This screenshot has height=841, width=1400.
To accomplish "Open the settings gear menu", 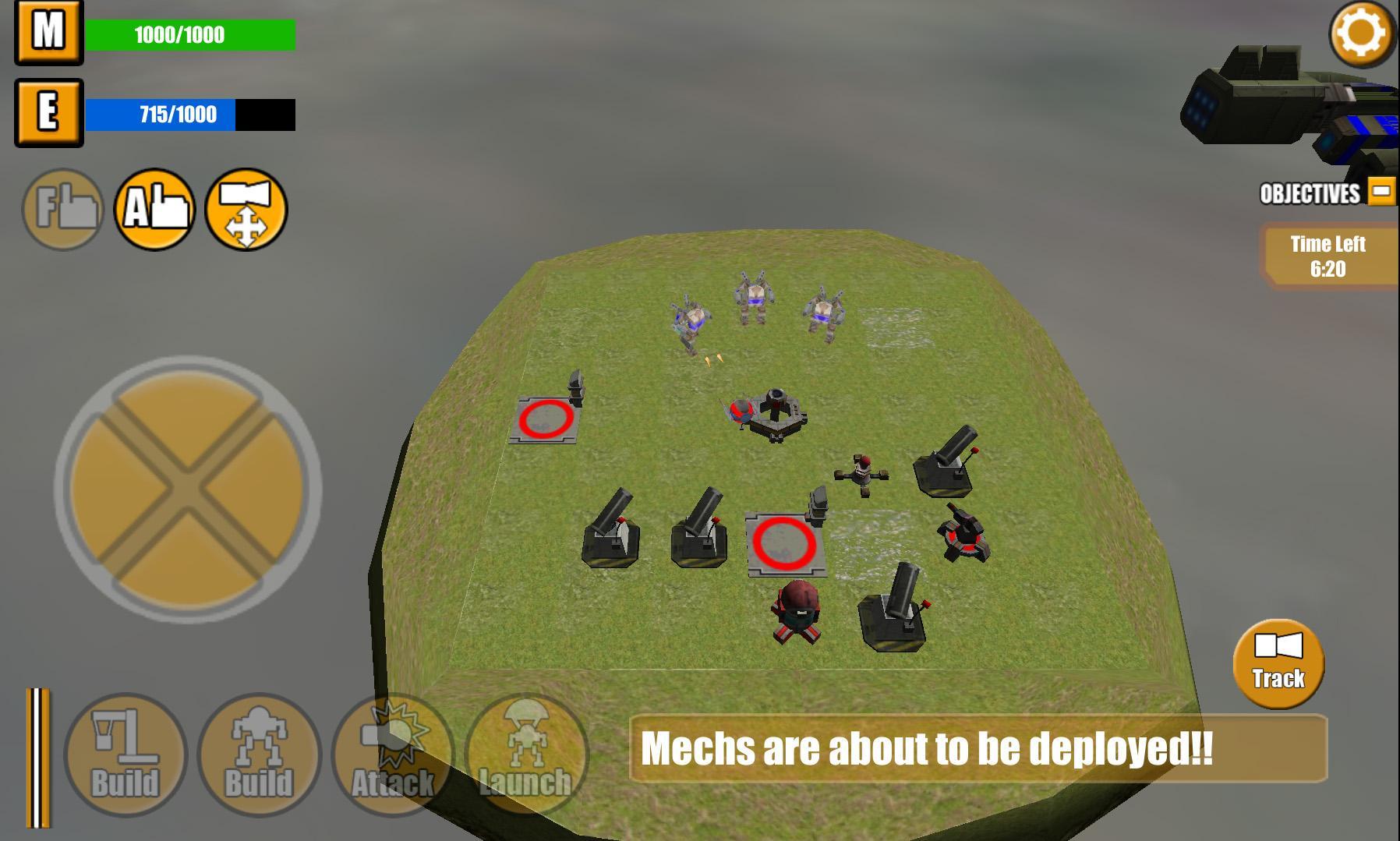I will click(1360, 34).
